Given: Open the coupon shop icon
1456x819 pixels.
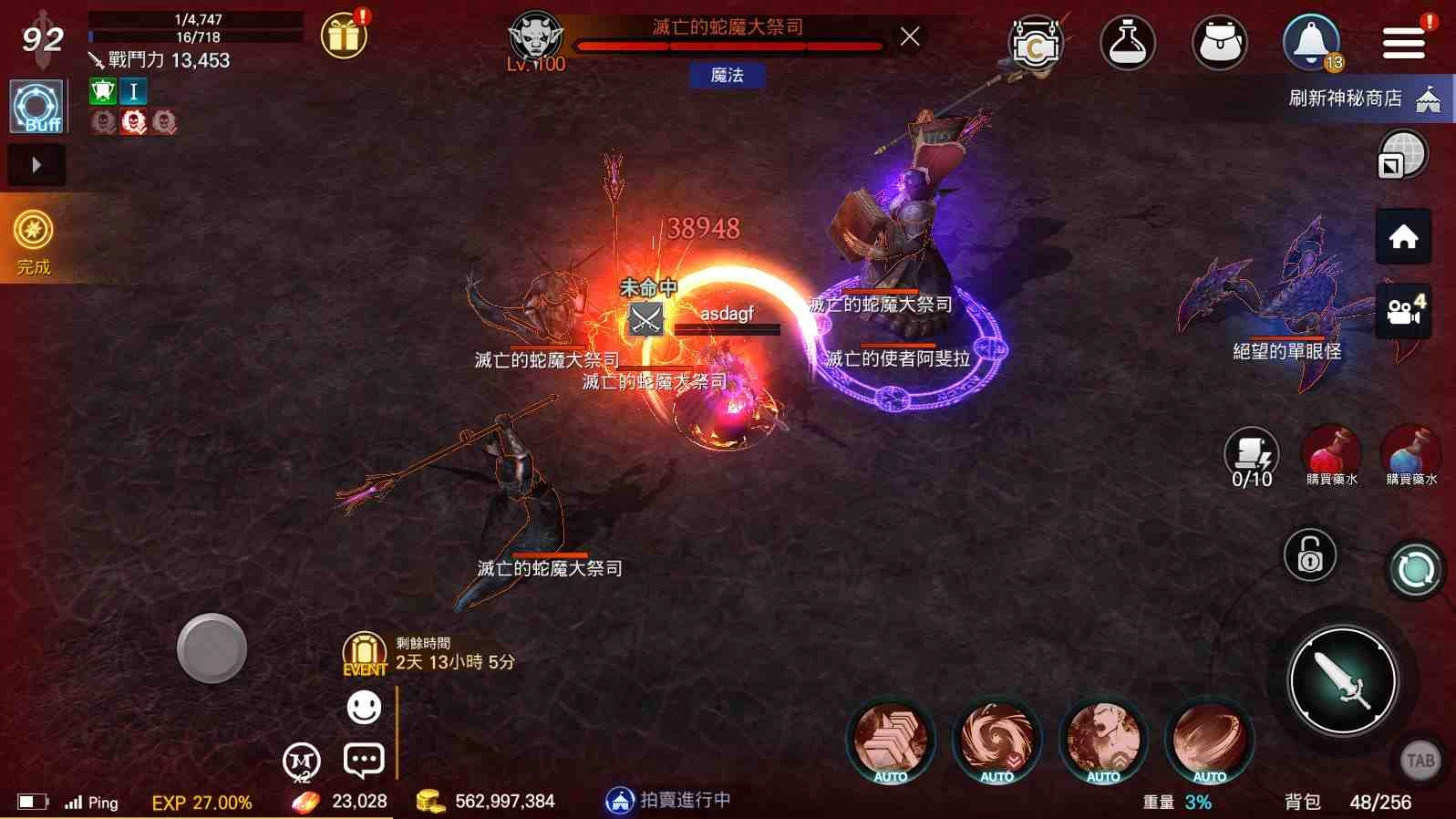Looking at the screenshot, I should click(1037, 42).
